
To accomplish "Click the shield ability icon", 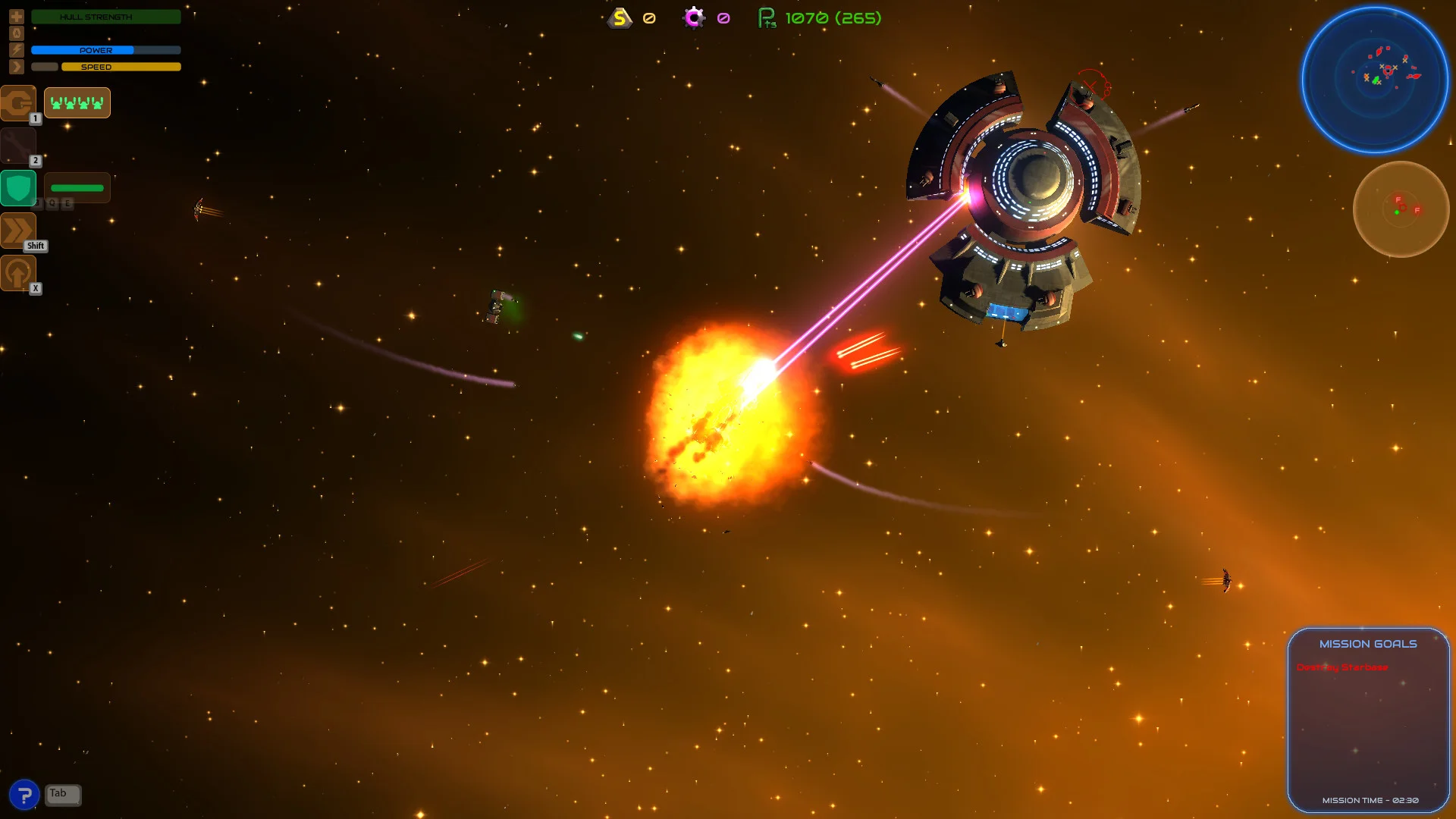I will [x=19, y=187].
